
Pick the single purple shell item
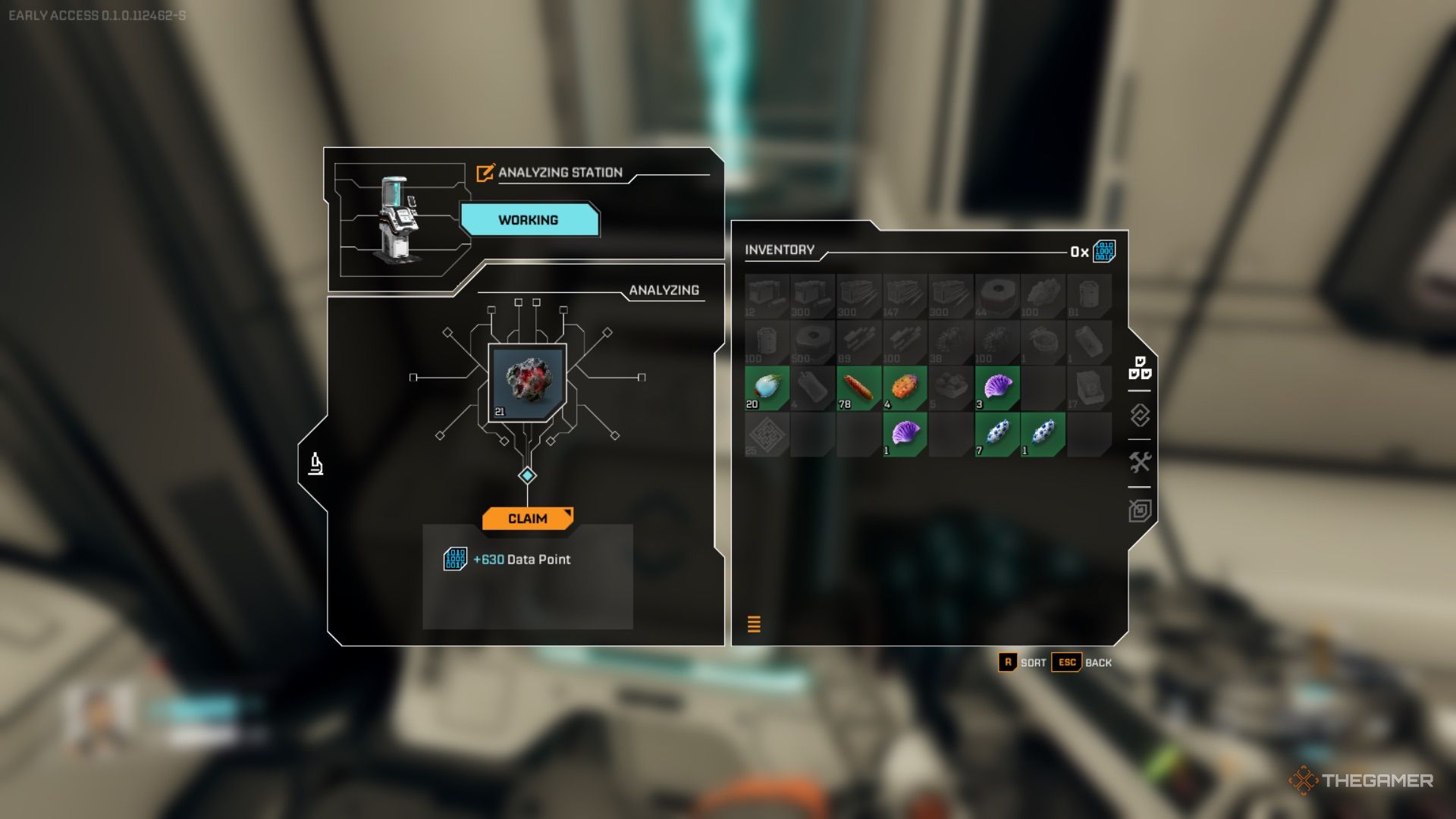click(905, 434)
